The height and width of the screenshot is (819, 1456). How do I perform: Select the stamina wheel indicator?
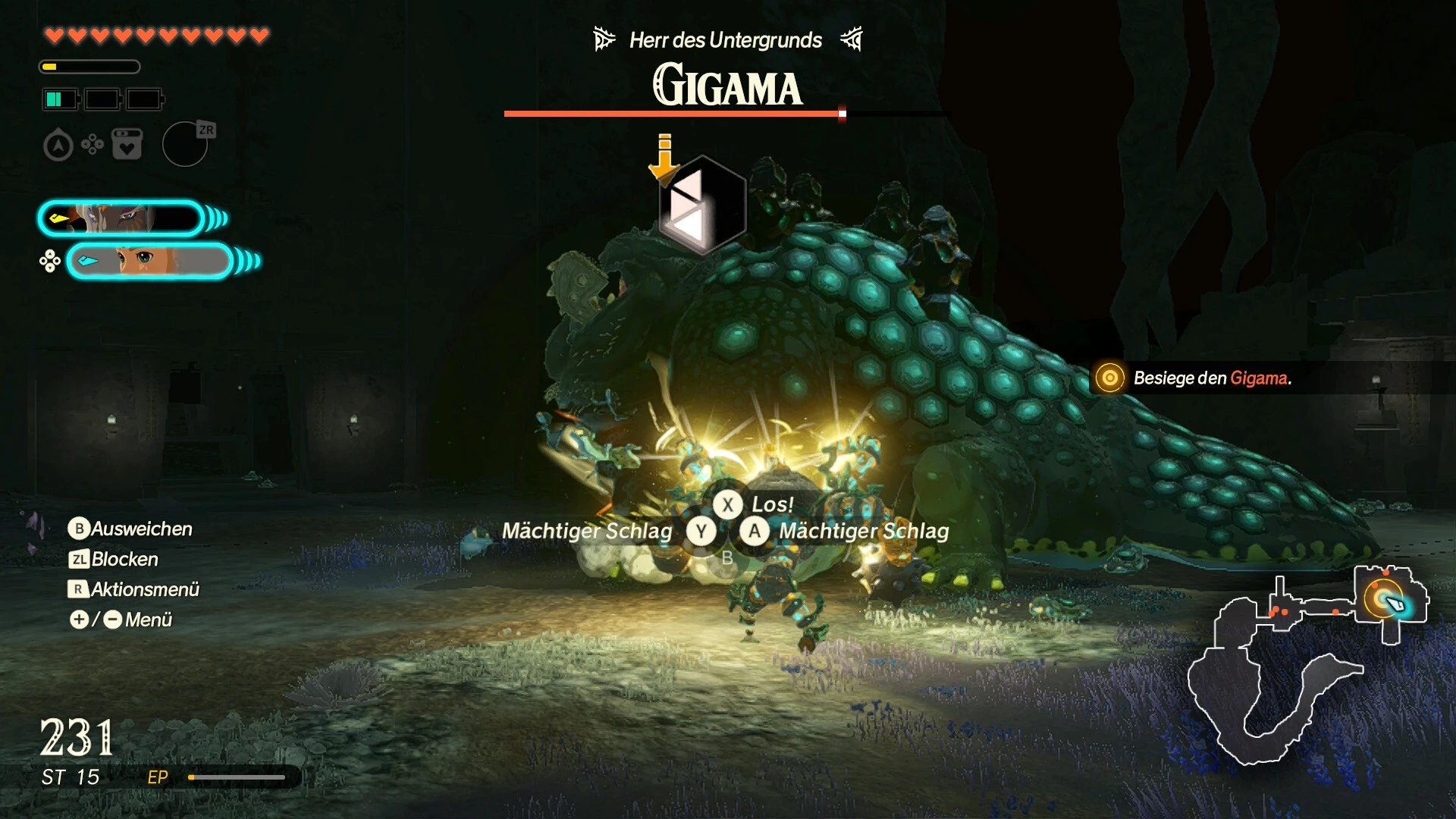[x=91, y=67]
